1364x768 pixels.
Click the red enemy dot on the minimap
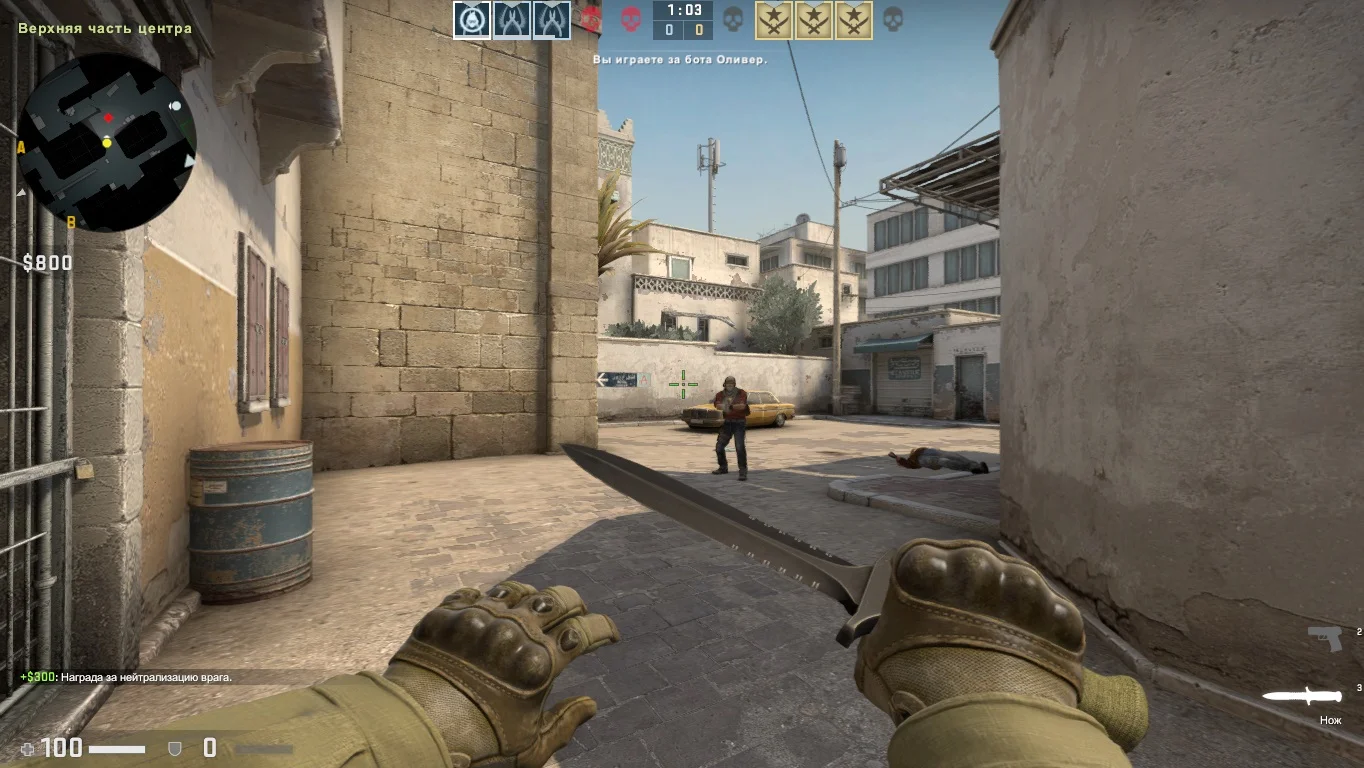[x=108, y=120]
